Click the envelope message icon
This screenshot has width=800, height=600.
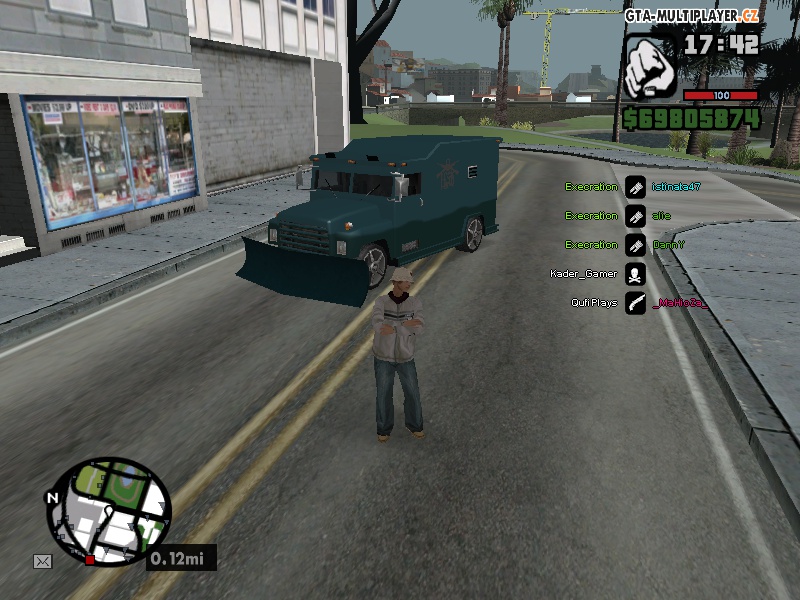(x=42, y=561)
